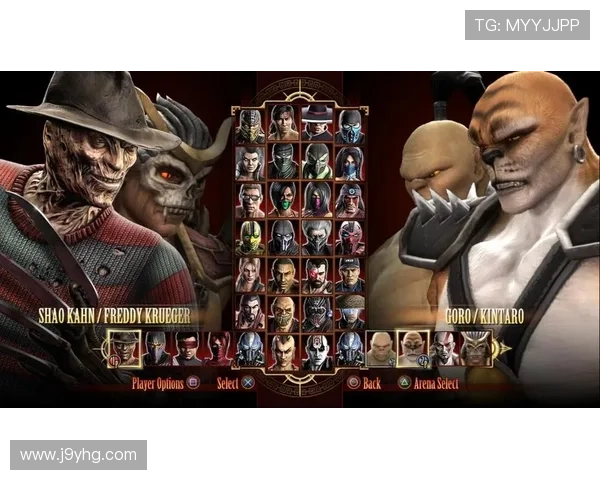
Task: Choose Kano with the red cyber eye
Action: pos(317,275)
